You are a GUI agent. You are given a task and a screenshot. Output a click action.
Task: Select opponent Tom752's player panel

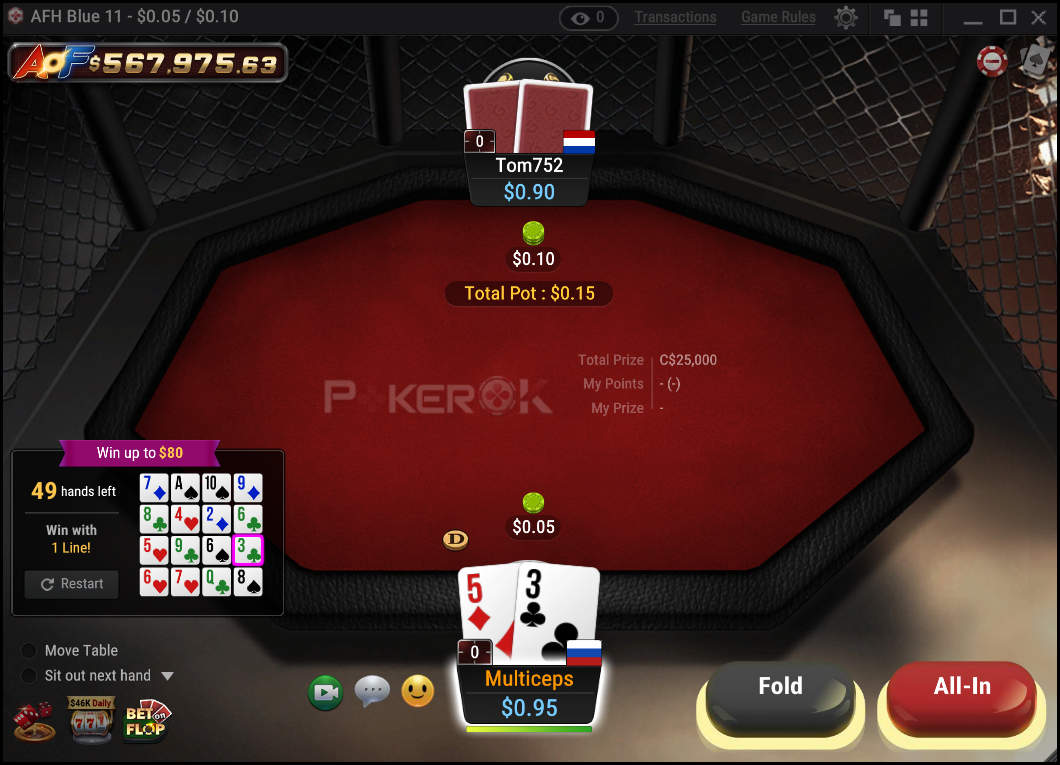click(x=529, y=178)
